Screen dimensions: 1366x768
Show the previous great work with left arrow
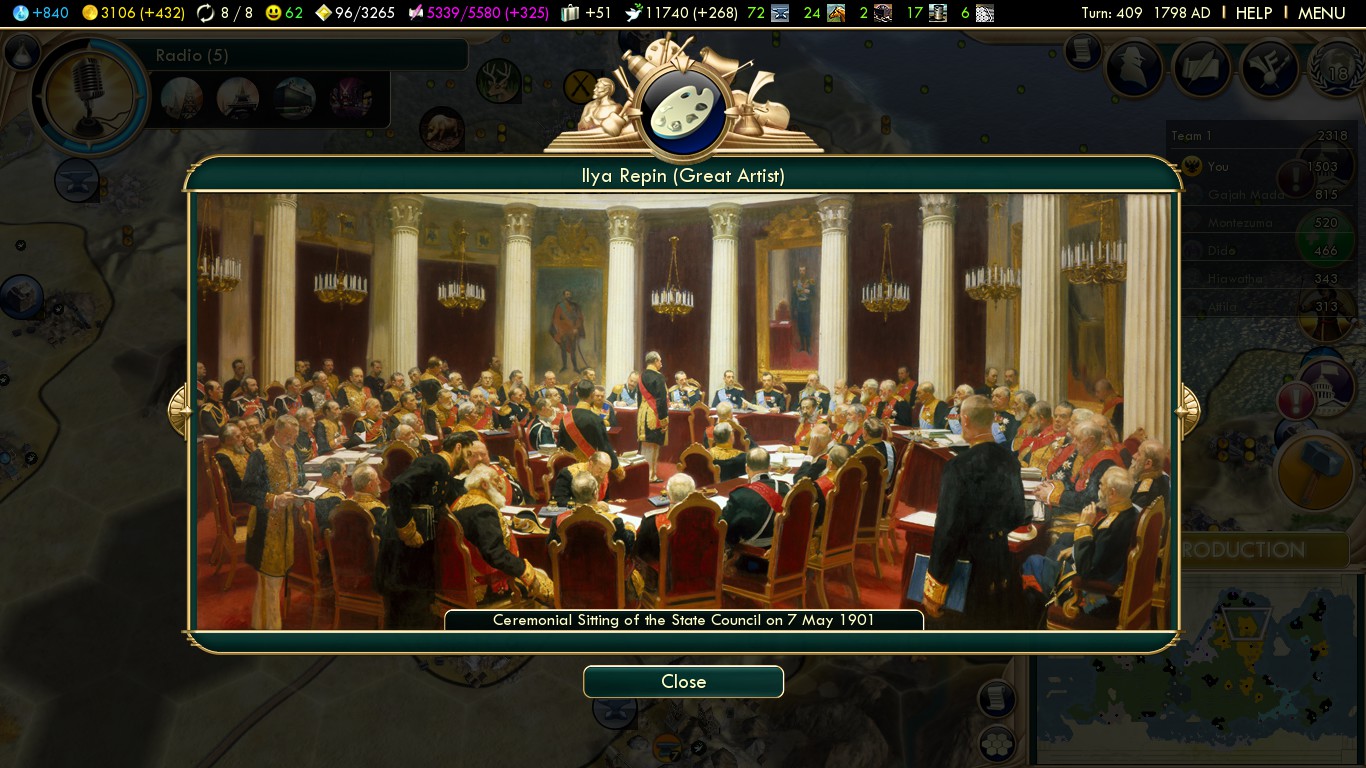(180, 410)
